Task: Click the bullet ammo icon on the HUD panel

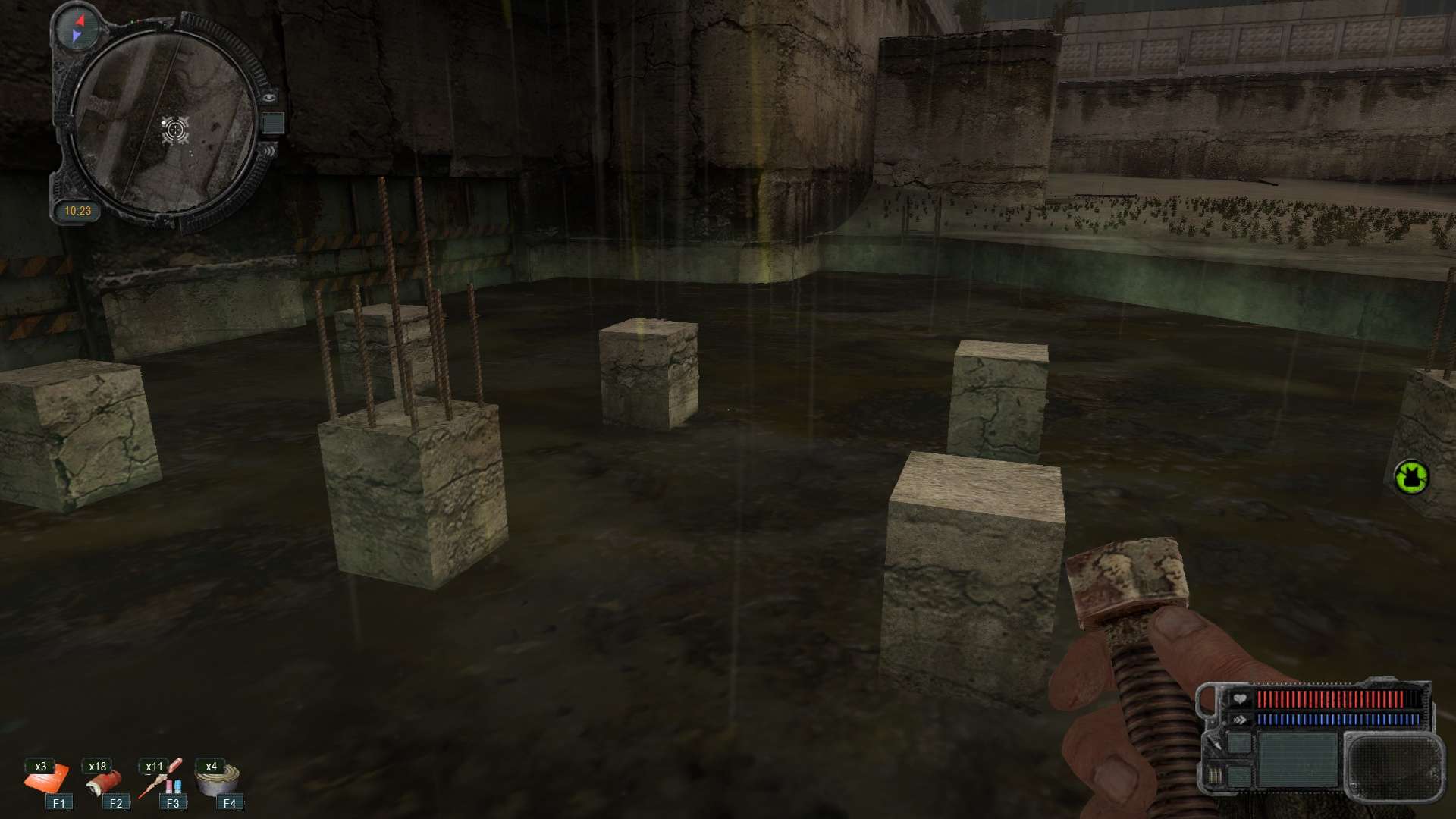Action: click(1215, 775)
